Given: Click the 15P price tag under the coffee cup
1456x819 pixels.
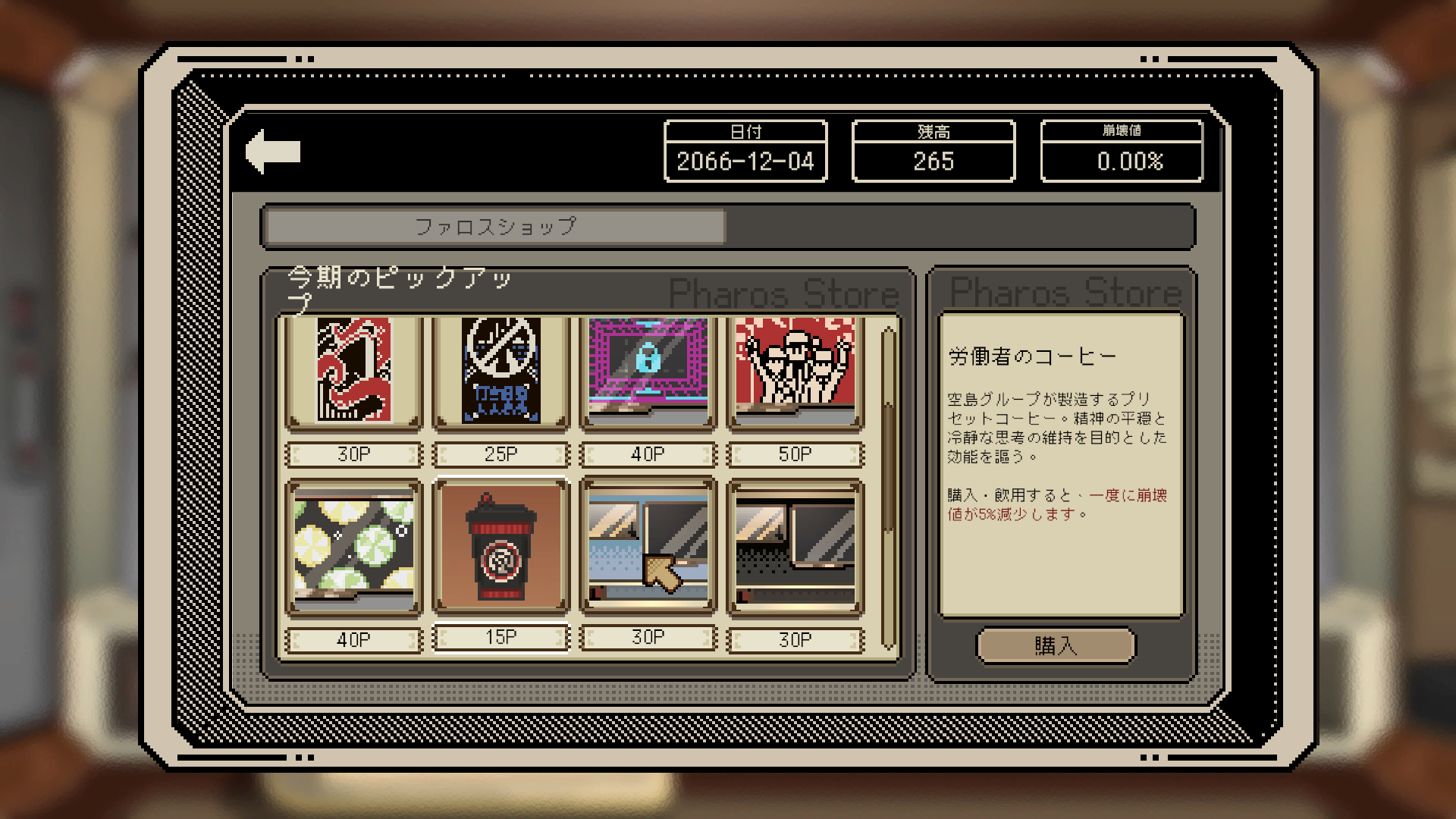Looking at the screenshot, I should click(500, 638).
